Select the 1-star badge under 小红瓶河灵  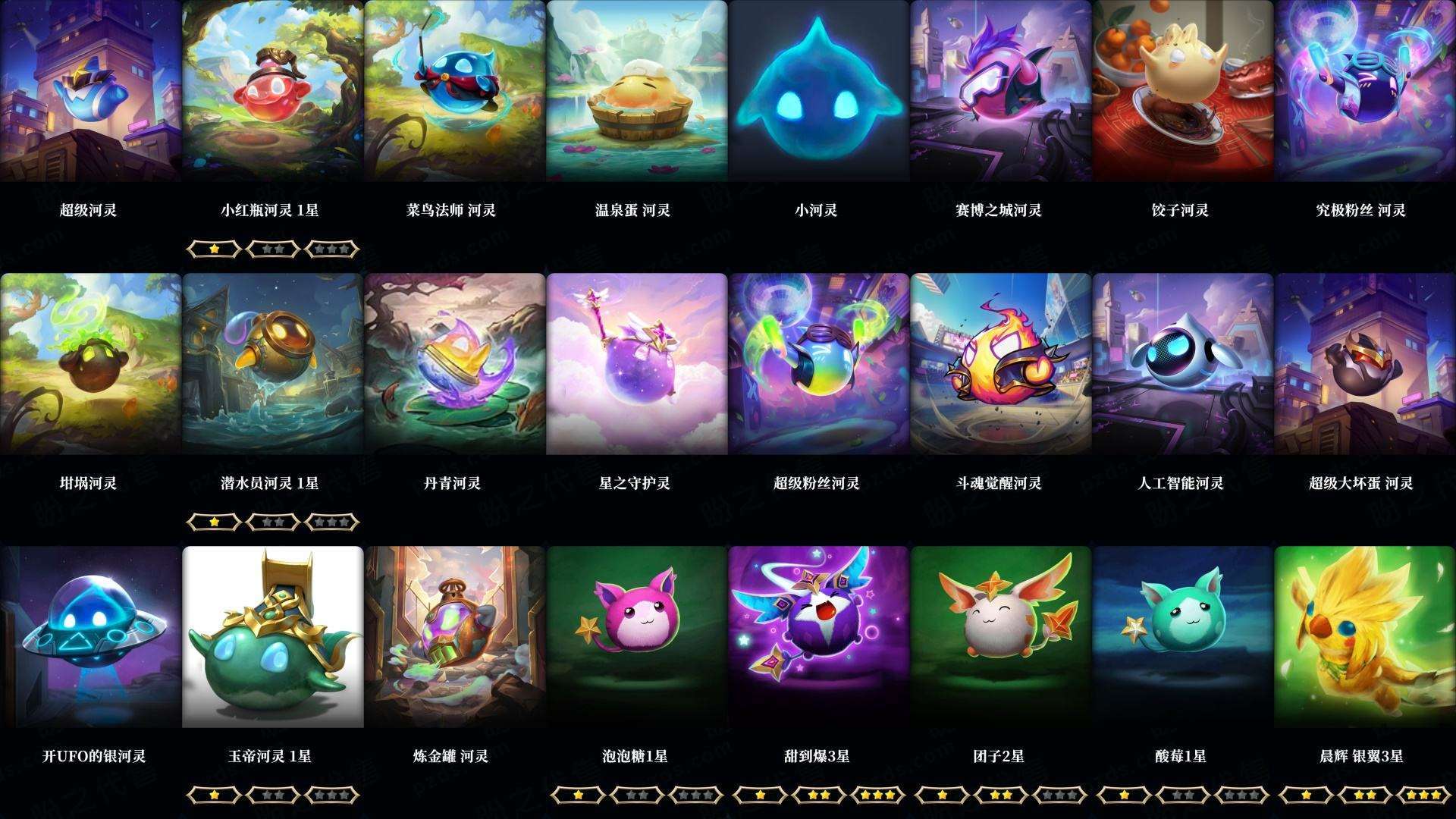click(x=215, y=248)
